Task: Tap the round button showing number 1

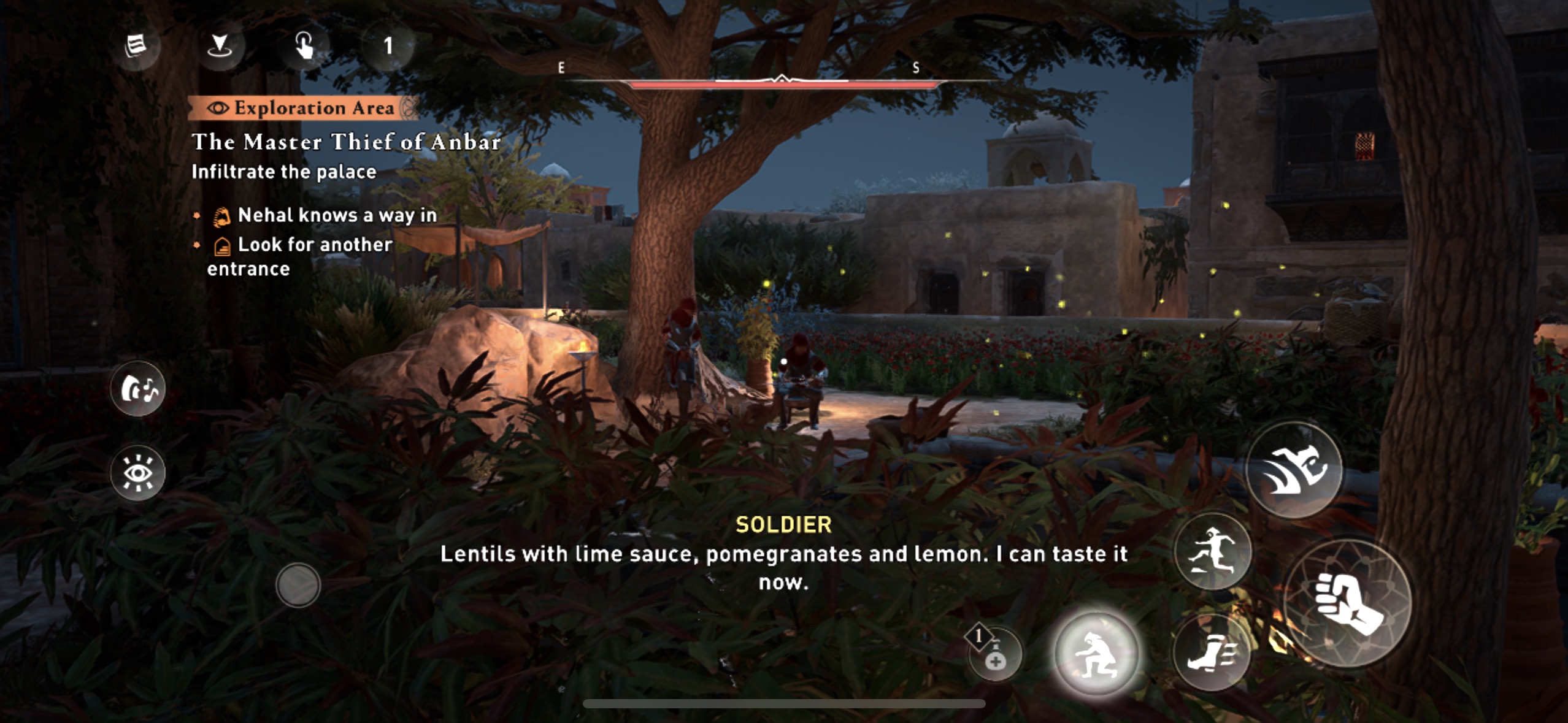Action: (x=388, y=46)
